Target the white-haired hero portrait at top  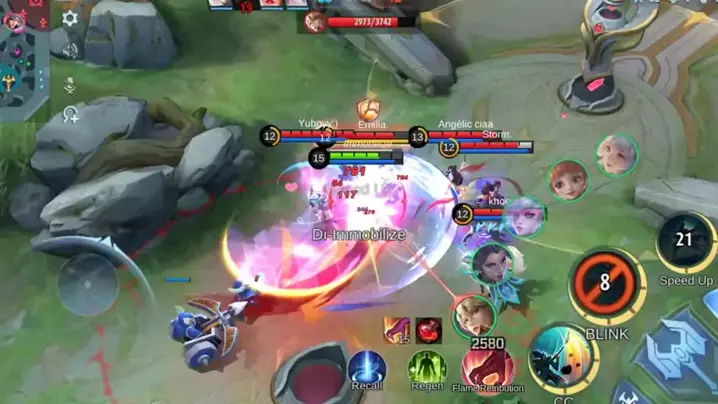[x=617, y=155]
